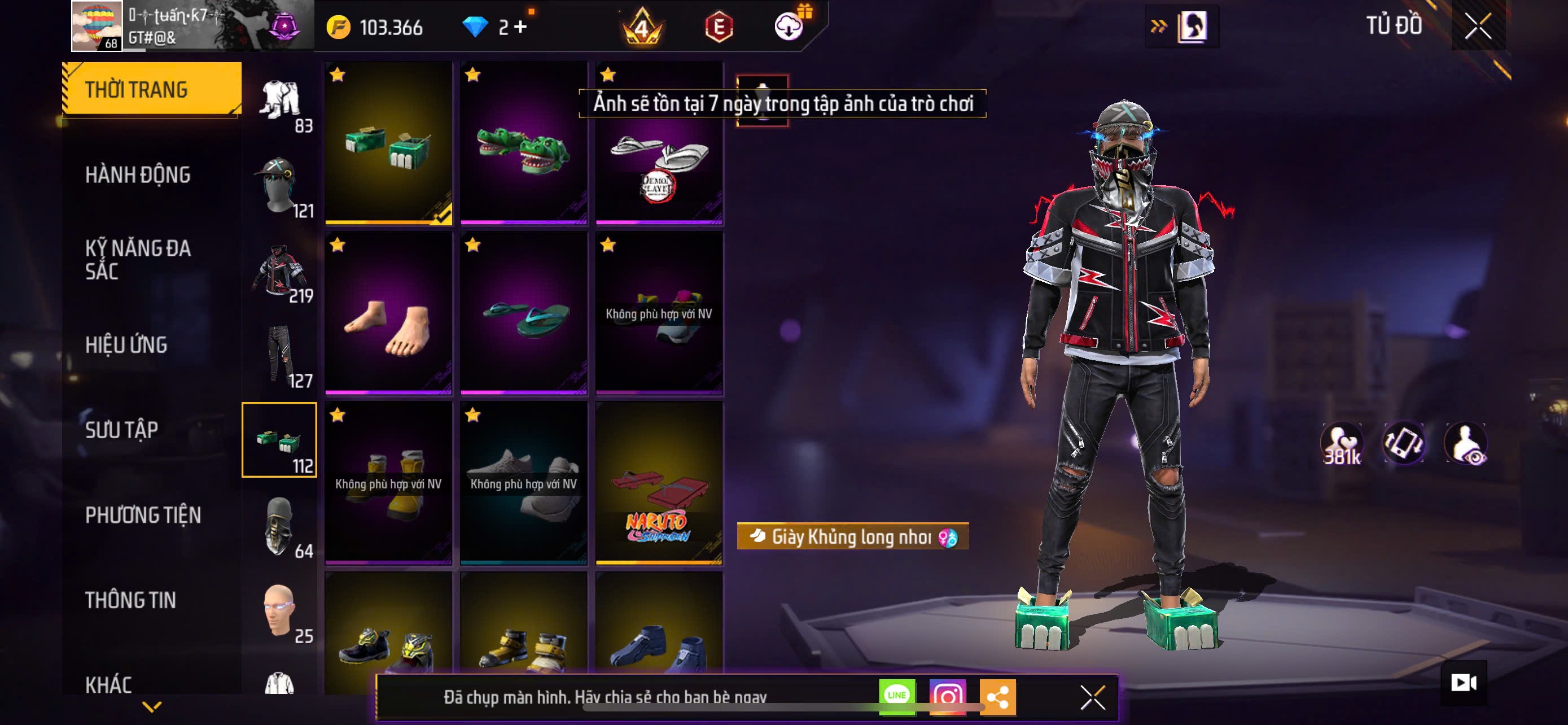Select the crocodile slippers item
The image size is (1568, 725).
(x=523, y=142)
